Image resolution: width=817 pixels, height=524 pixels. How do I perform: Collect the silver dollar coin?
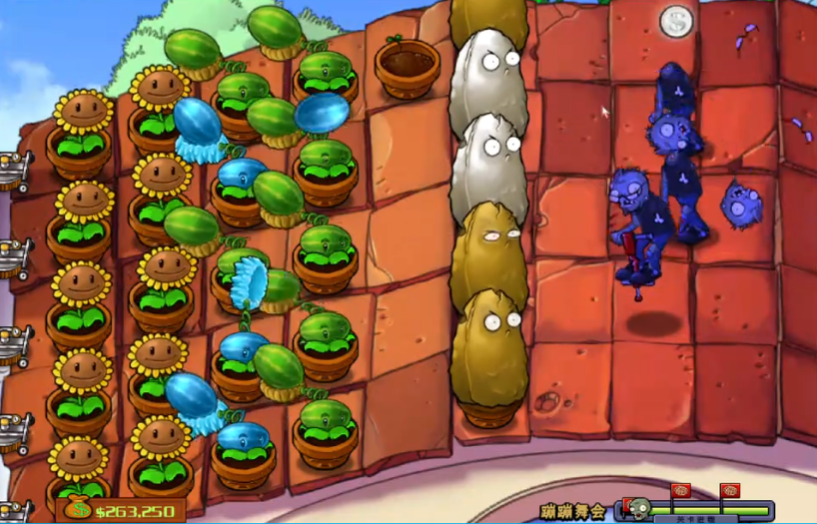click(674, 19)
